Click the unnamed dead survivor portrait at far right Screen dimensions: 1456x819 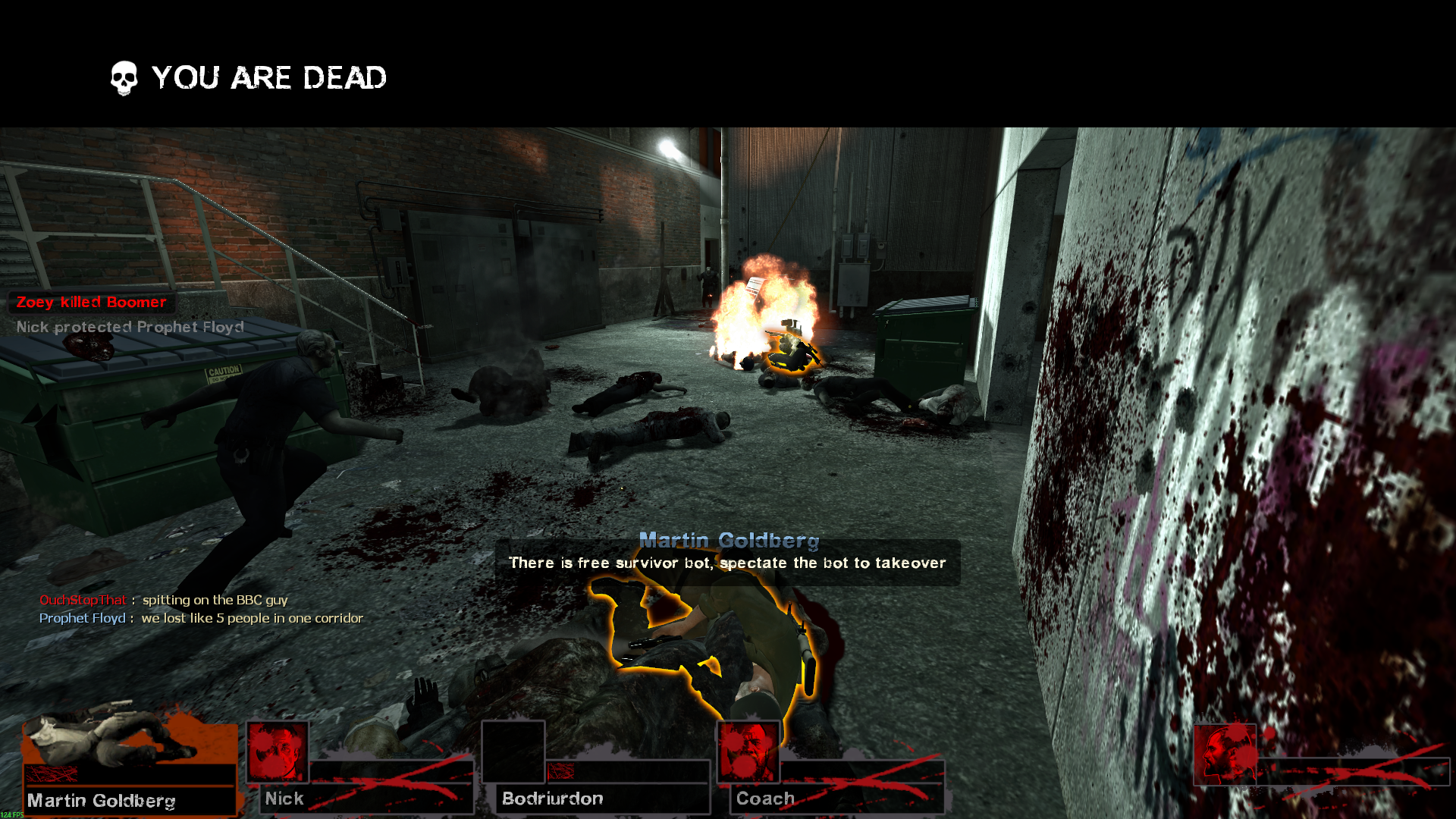point(1225,755)
